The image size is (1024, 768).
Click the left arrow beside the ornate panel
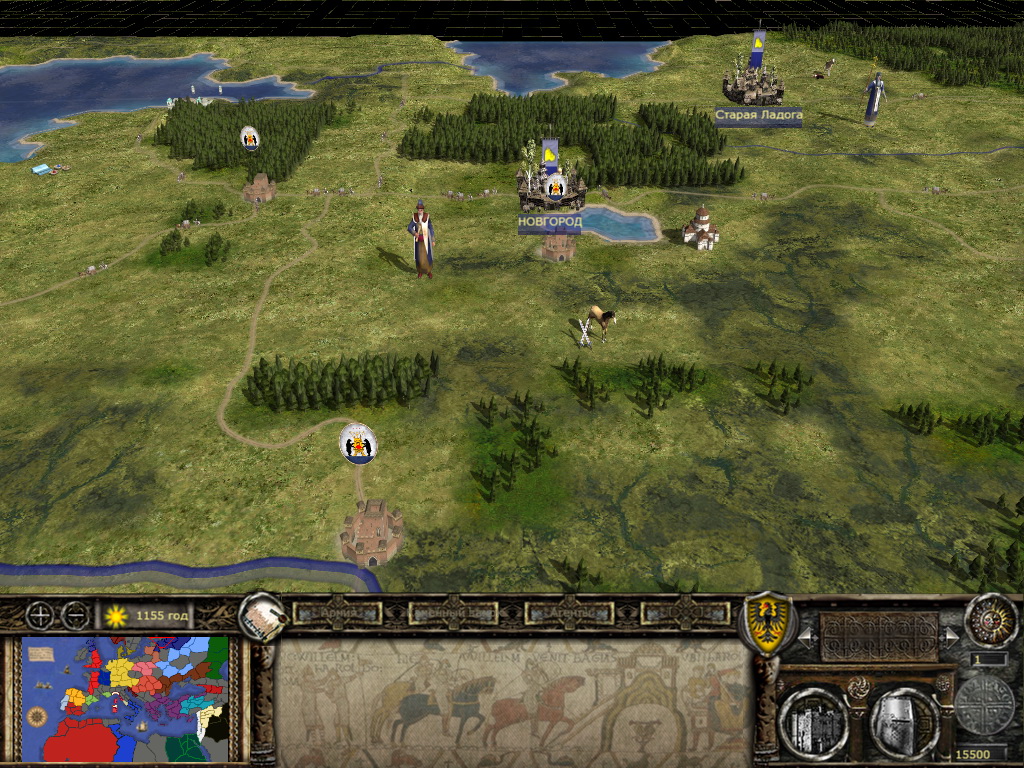pyautogui.click(x=806, y=635)
